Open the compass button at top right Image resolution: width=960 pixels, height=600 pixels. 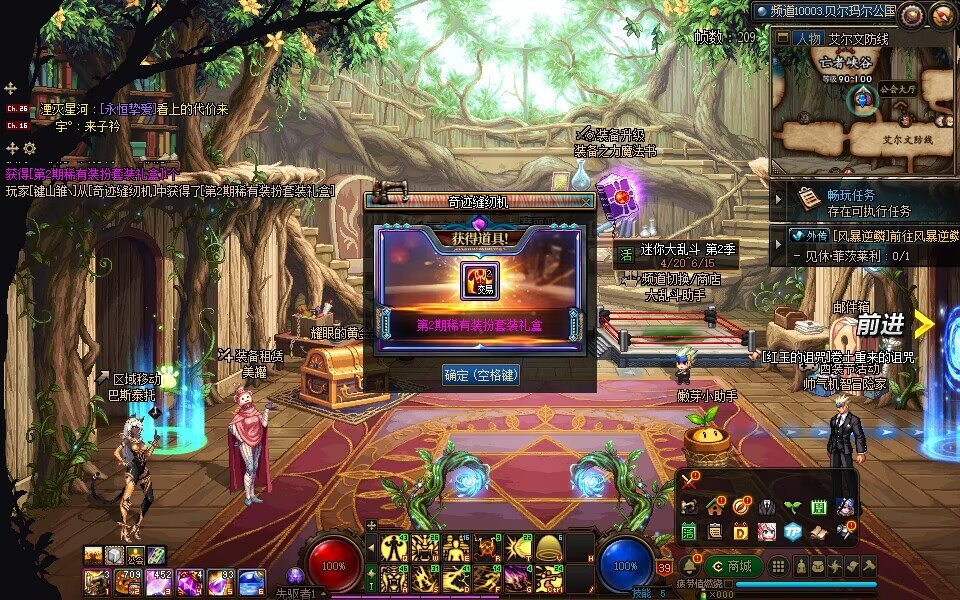tap(942, 15)
